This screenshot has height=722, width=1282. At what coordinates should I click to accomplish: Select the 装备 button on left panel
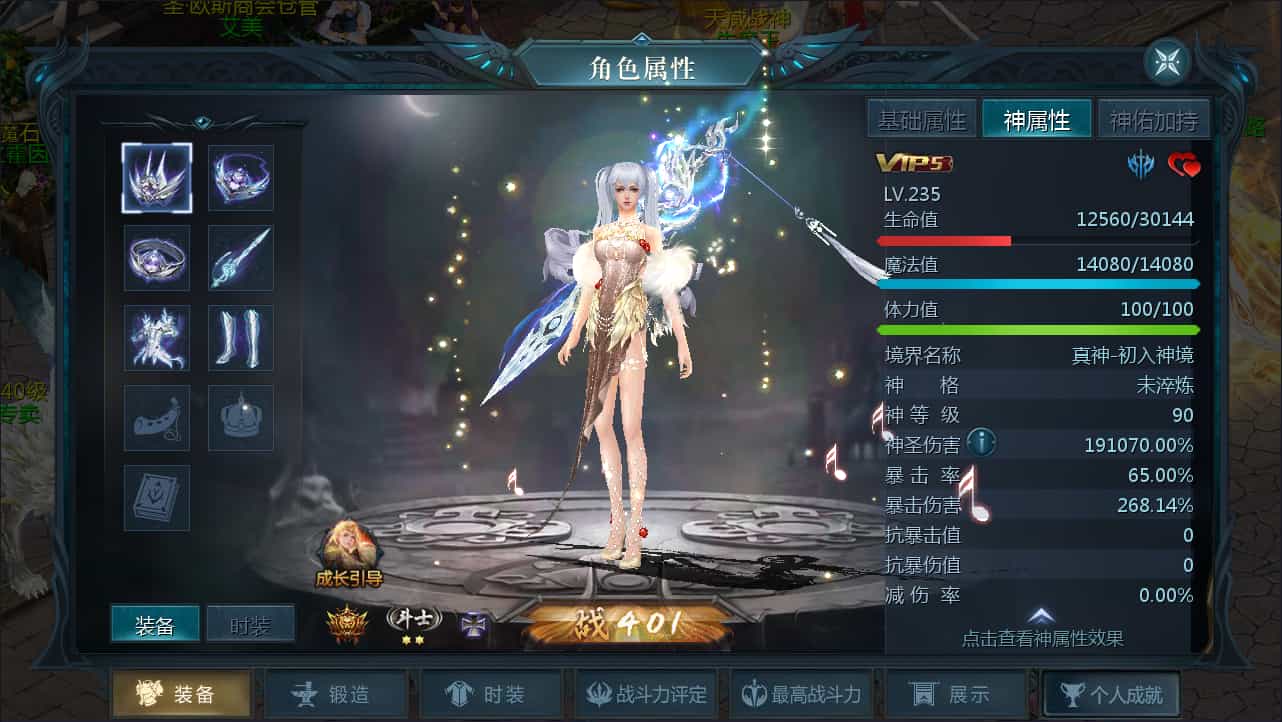[158, 623]
